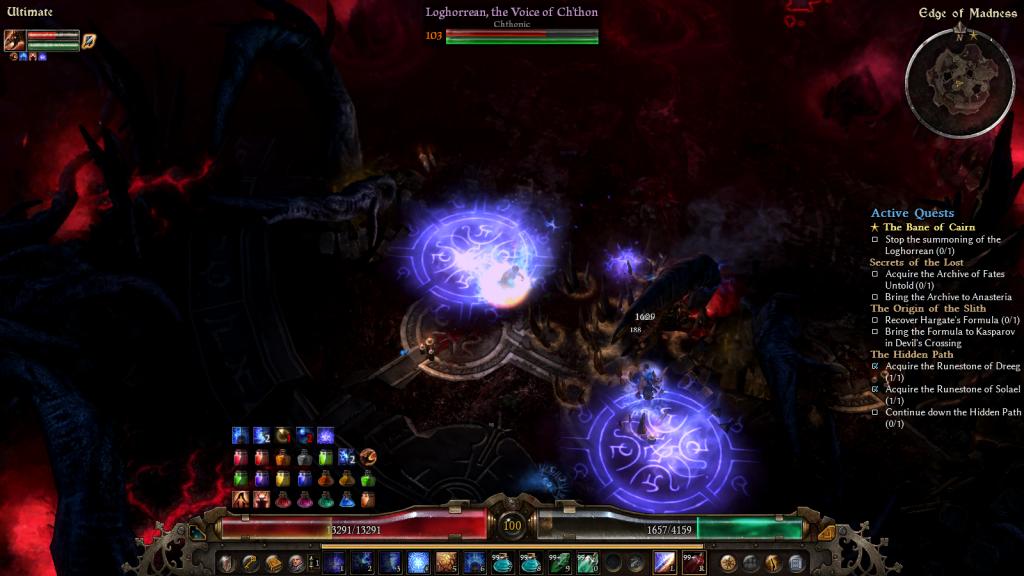Image resolution: width=1024 pixels, height=576 pixels.
Task: Select The Origin of the Slith quest
Action: click(920, 308)
